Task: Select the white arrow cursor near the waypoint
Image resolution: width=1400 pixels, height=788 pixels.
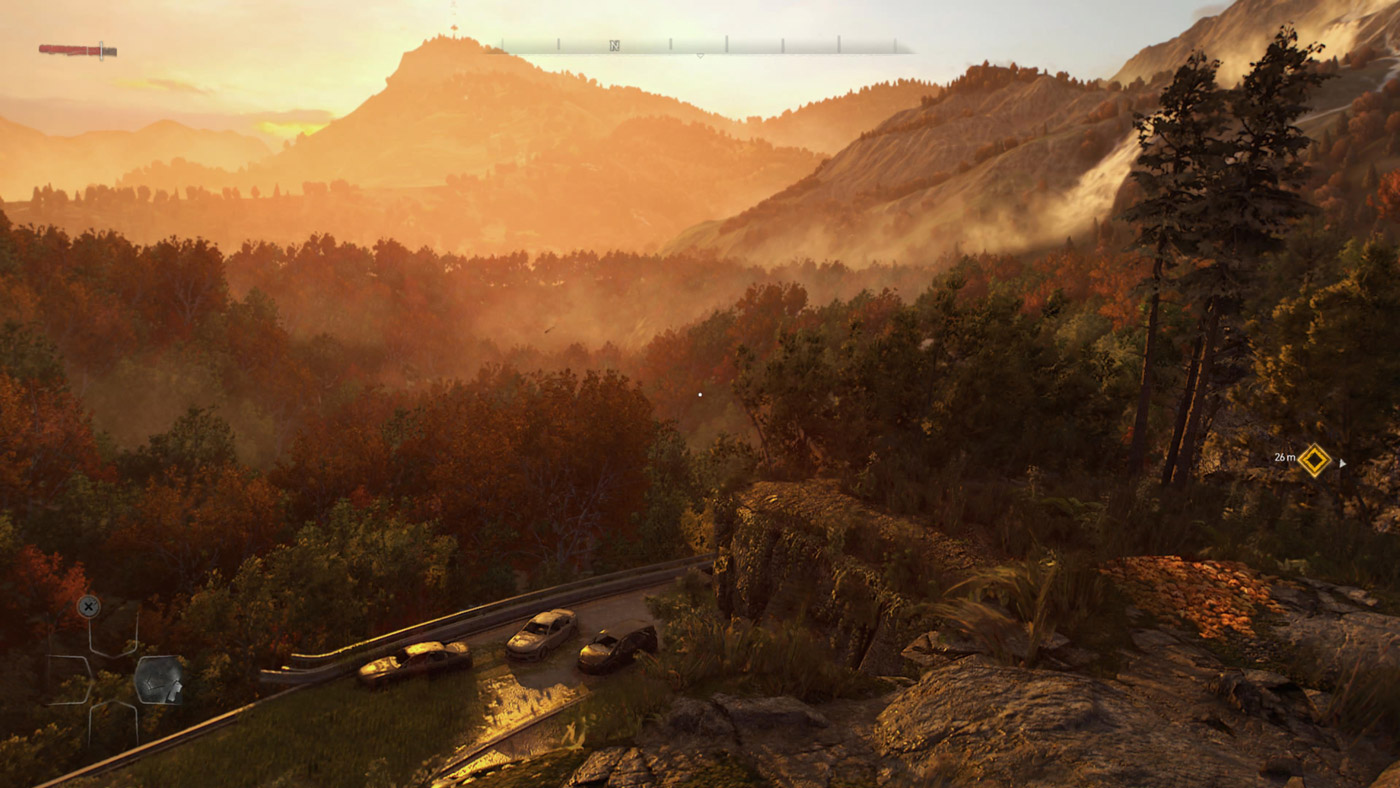Action: tap(1342, 463)
